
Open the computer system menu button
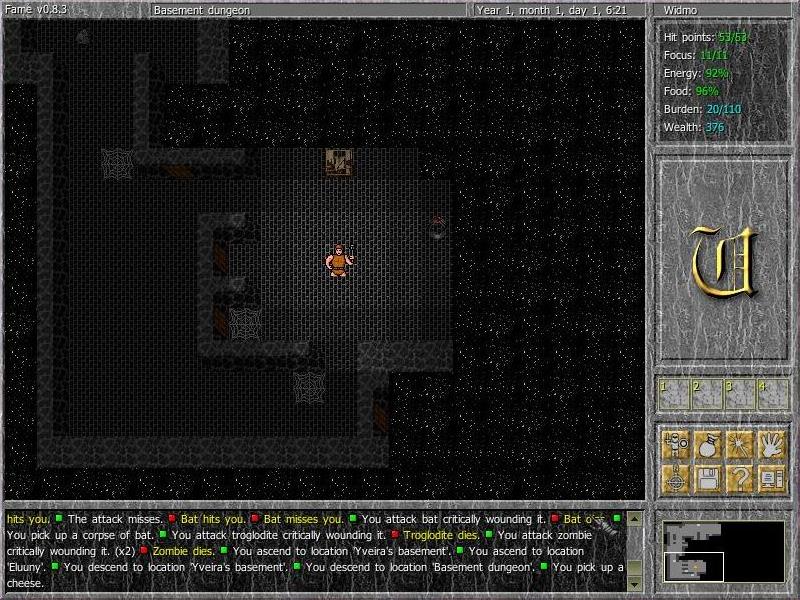pyautogui.click(x=771, y=477)
